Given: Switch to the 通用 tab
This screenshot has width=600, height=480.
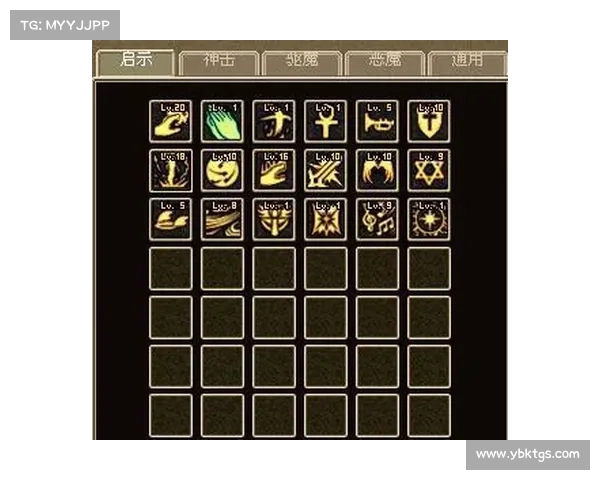Looking at the screenshot, I should (467, 62).
